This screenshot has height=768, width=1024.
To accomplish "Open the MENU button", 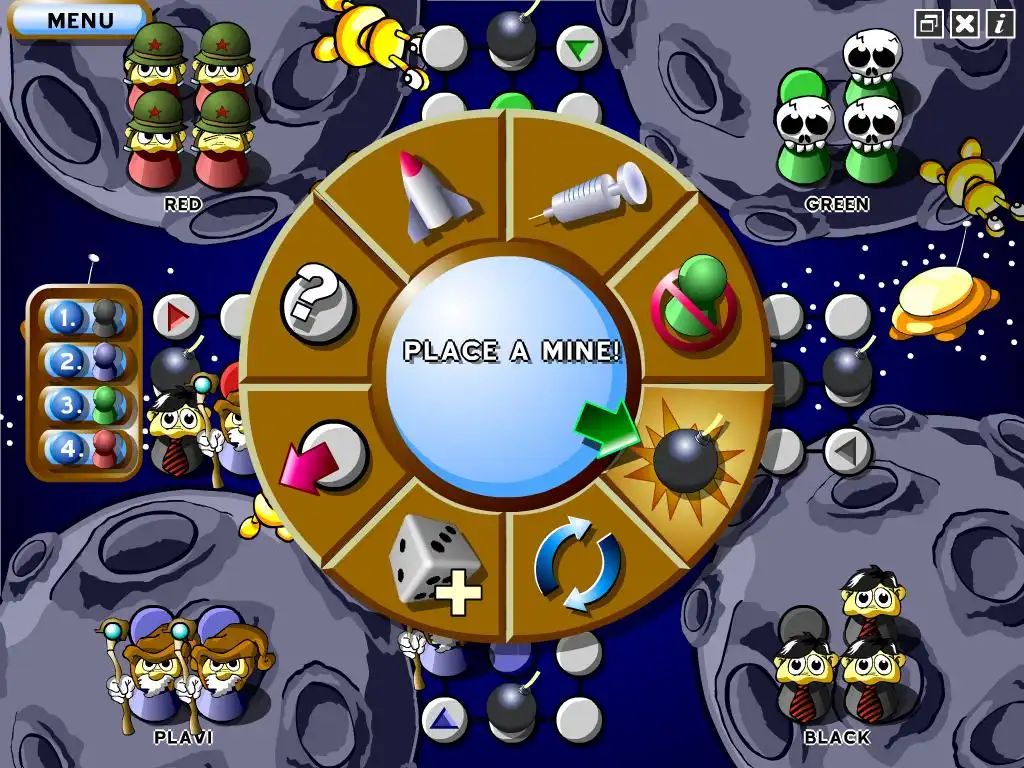I will (x=80, y=19).
